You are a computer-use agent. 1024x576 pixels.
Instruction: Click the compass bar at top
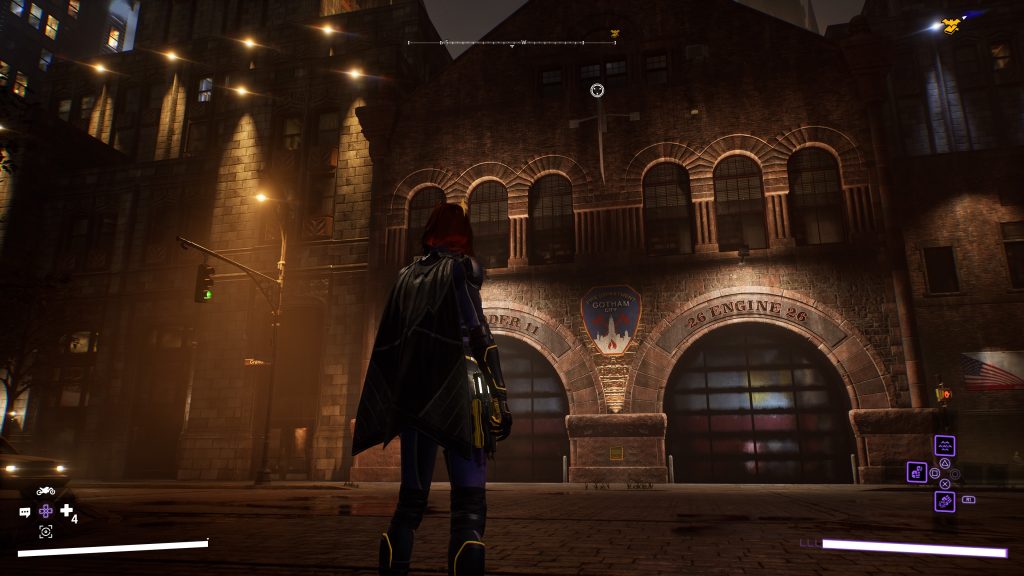tap(497, 43)
